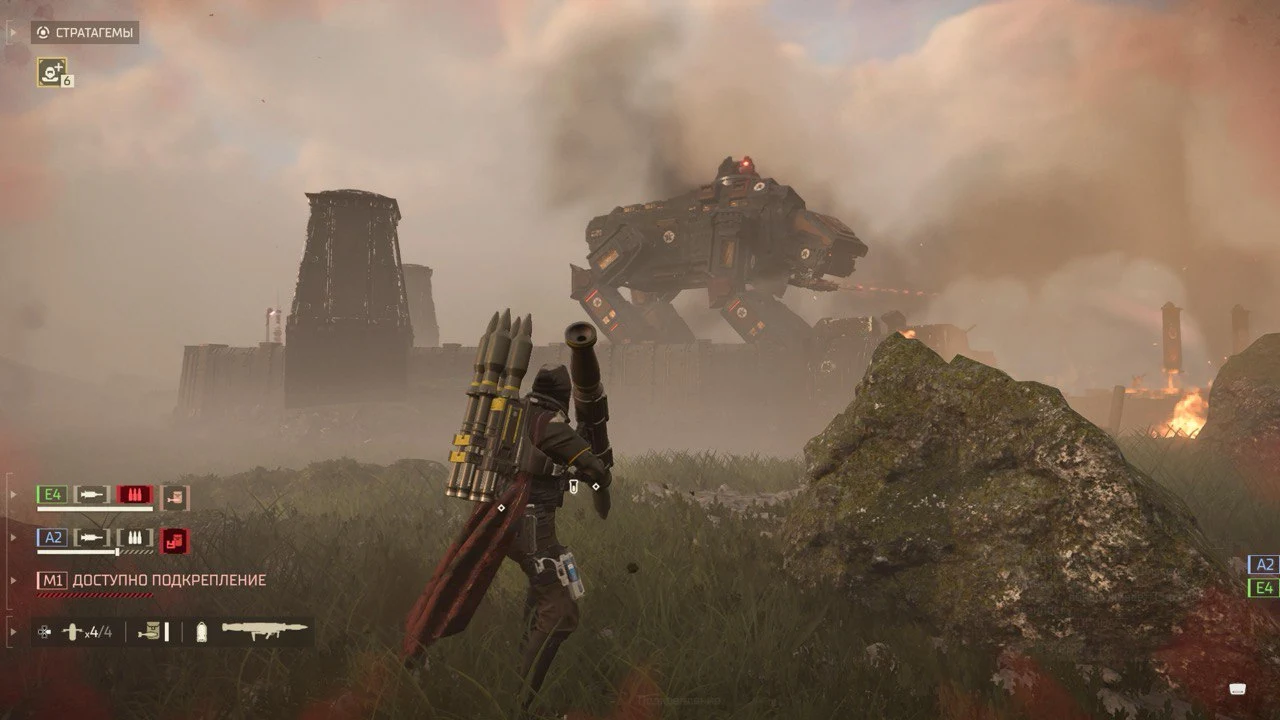Click teammate A2's red supply pack icon
The image size is (1280, 720).
click(174, 542)
